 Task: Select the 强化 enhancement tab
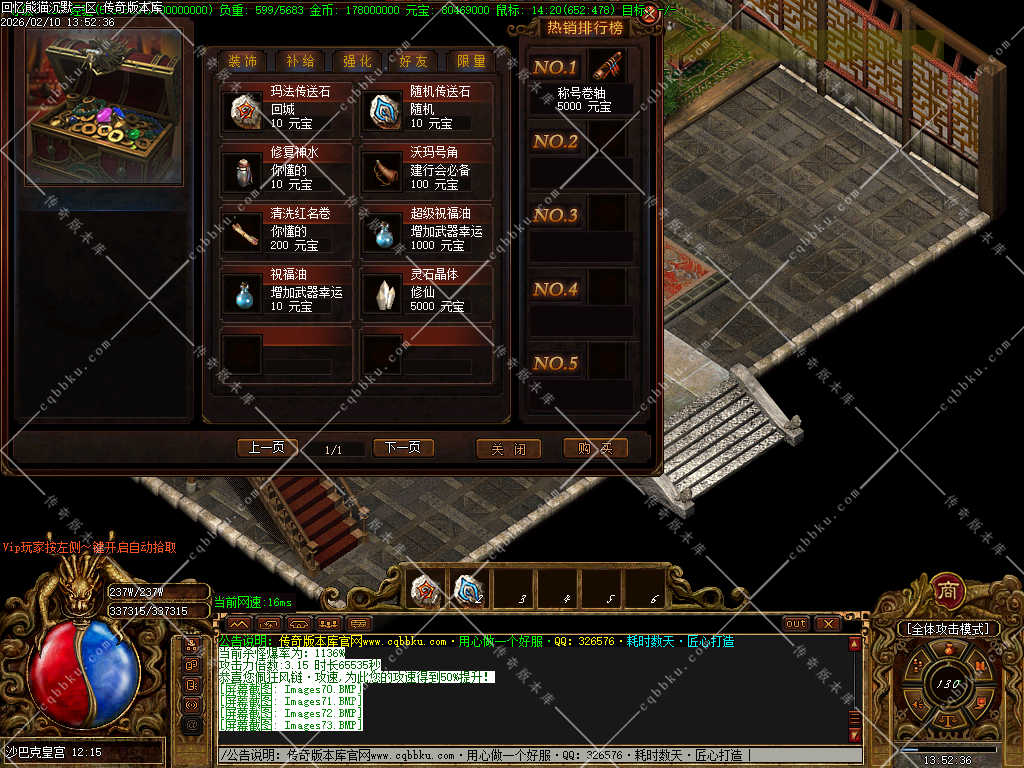coord(357,61)
